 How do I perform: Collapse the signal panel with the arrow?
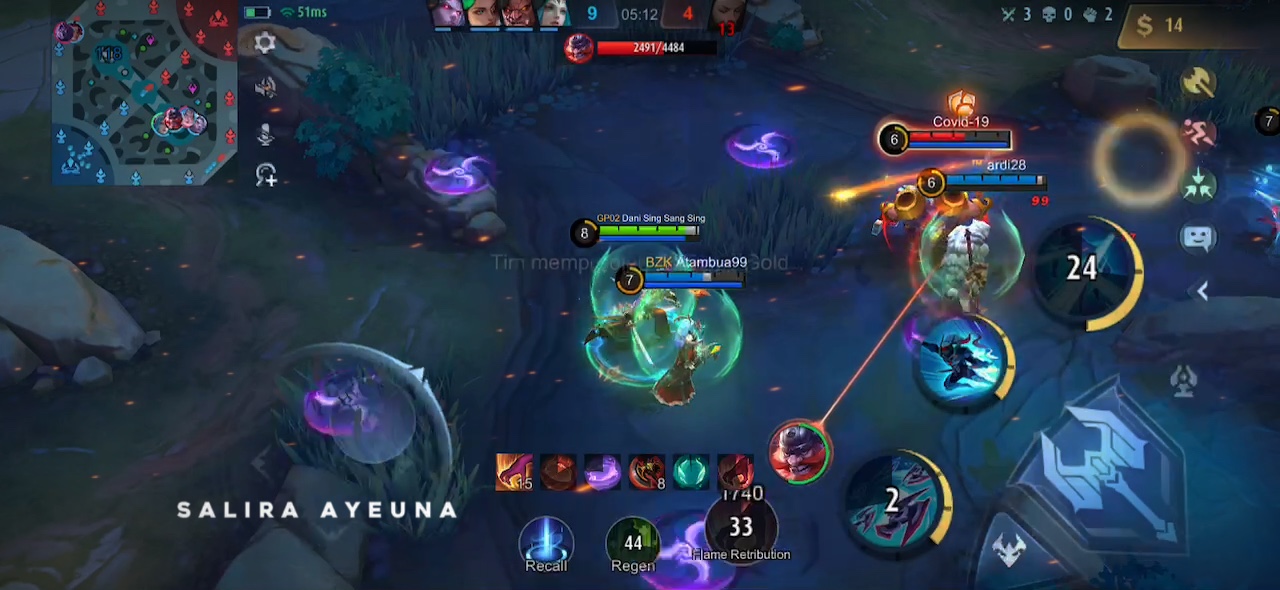[x=1203, y=291]
